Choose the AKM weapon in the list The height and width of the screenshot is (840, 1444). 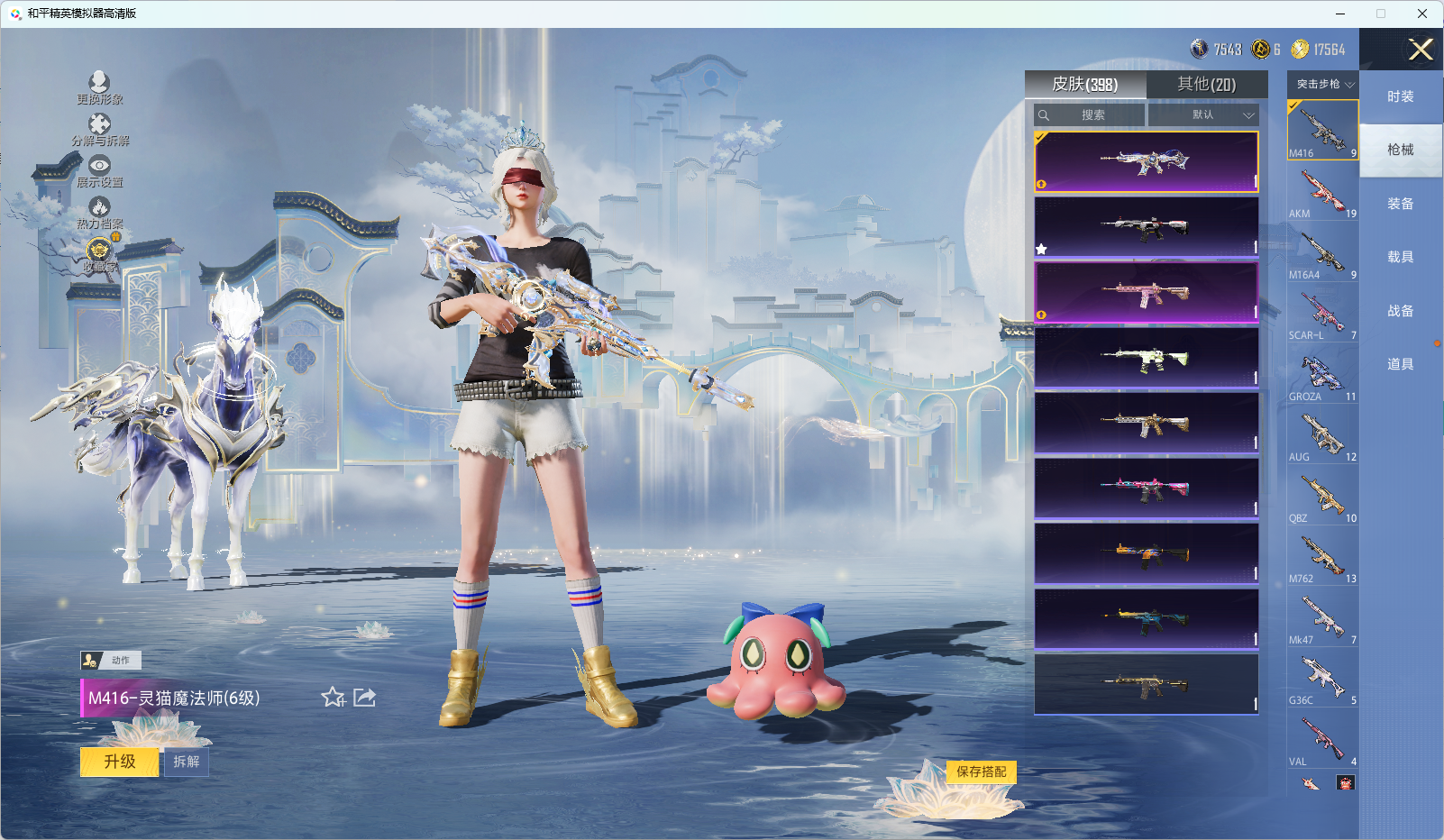click(x=1322, y=193)
